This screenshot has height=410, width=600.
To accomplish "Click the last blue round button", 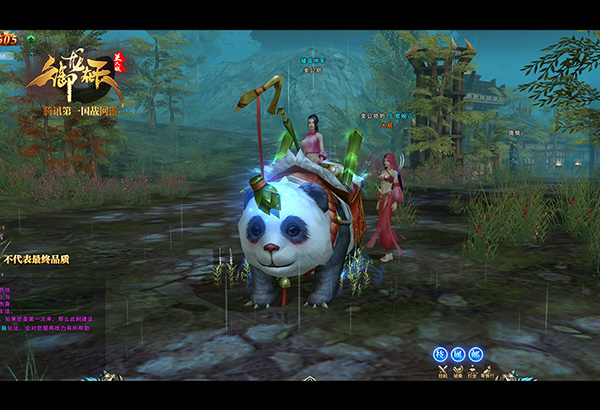I will click(x=475, y=354).
